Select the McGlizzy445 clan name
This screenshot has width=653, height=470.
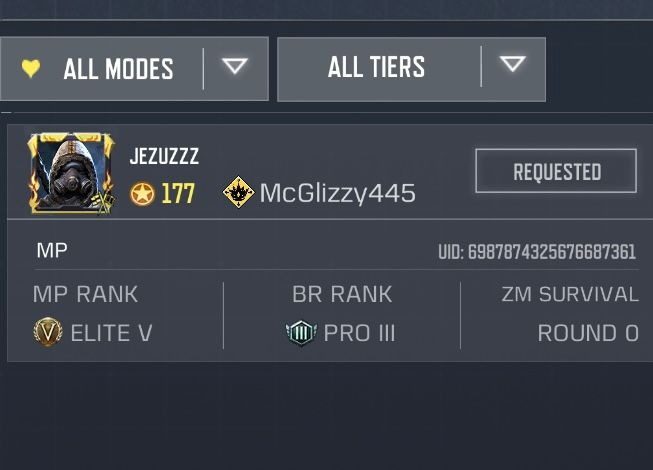click(337, 193)
